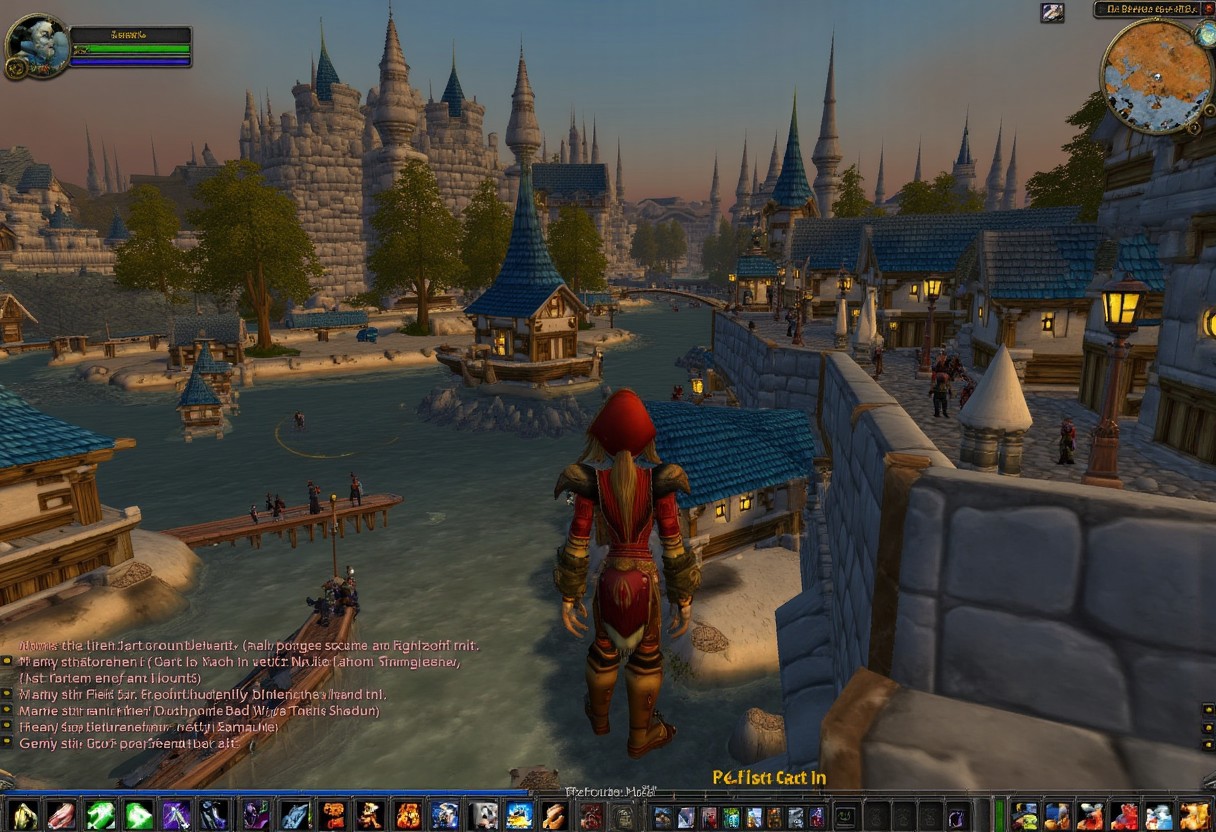Activate the purple sword ability
Screen dimensions: 1216x832
176,815
